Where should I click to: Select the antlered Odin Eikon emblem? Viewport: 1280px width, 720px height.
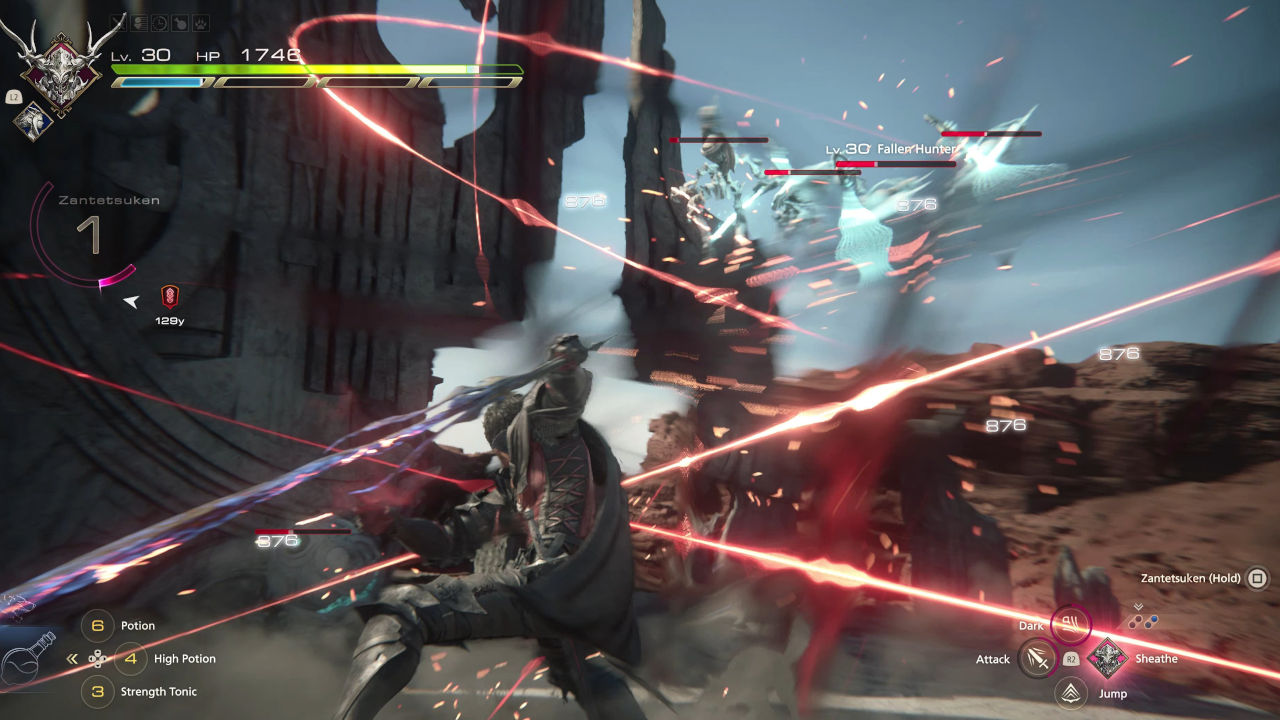click(59, 58)
